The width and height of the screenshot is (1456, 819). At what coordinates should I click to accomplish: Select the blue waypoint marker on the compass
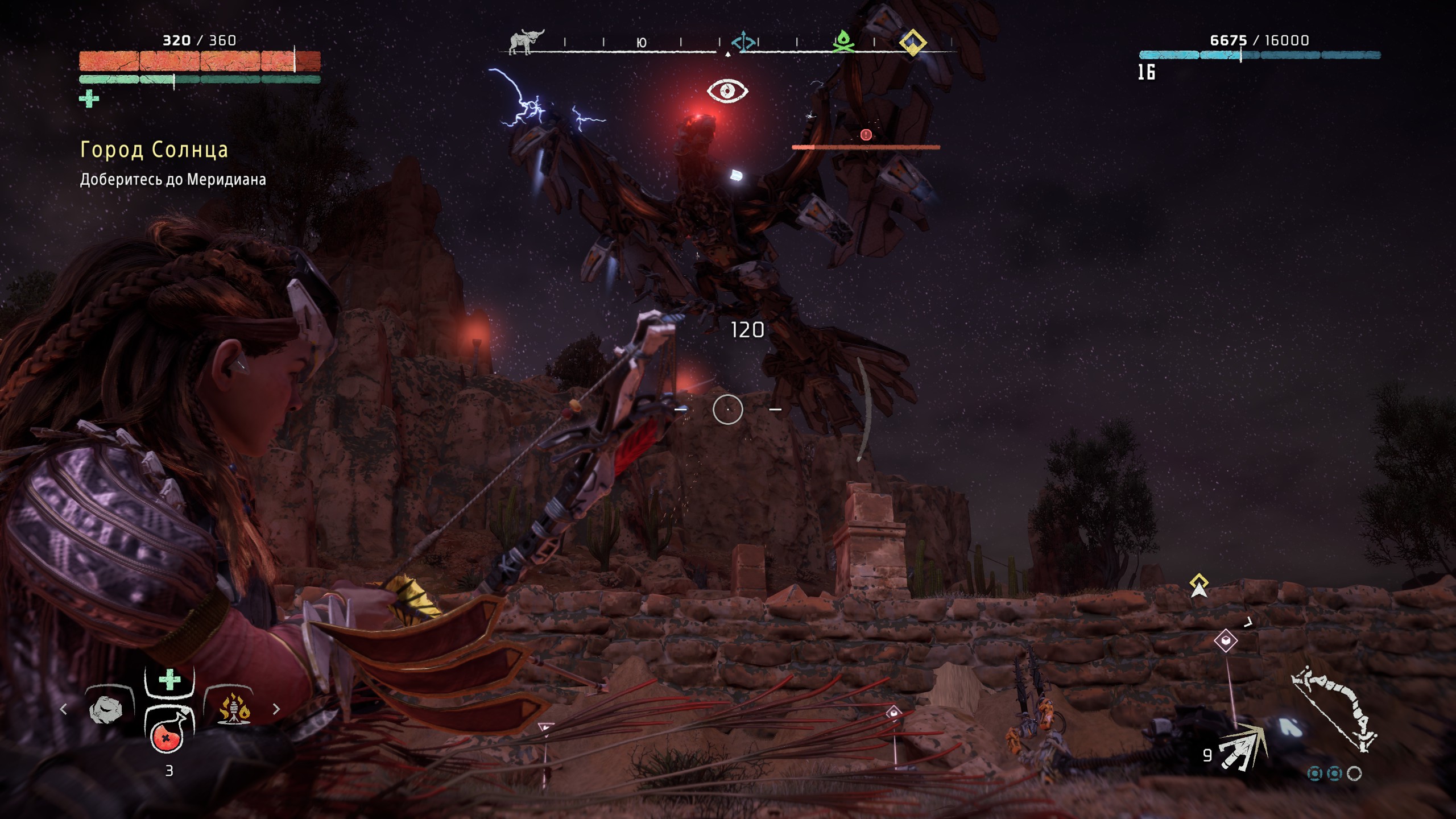click(x=743, y=42)
